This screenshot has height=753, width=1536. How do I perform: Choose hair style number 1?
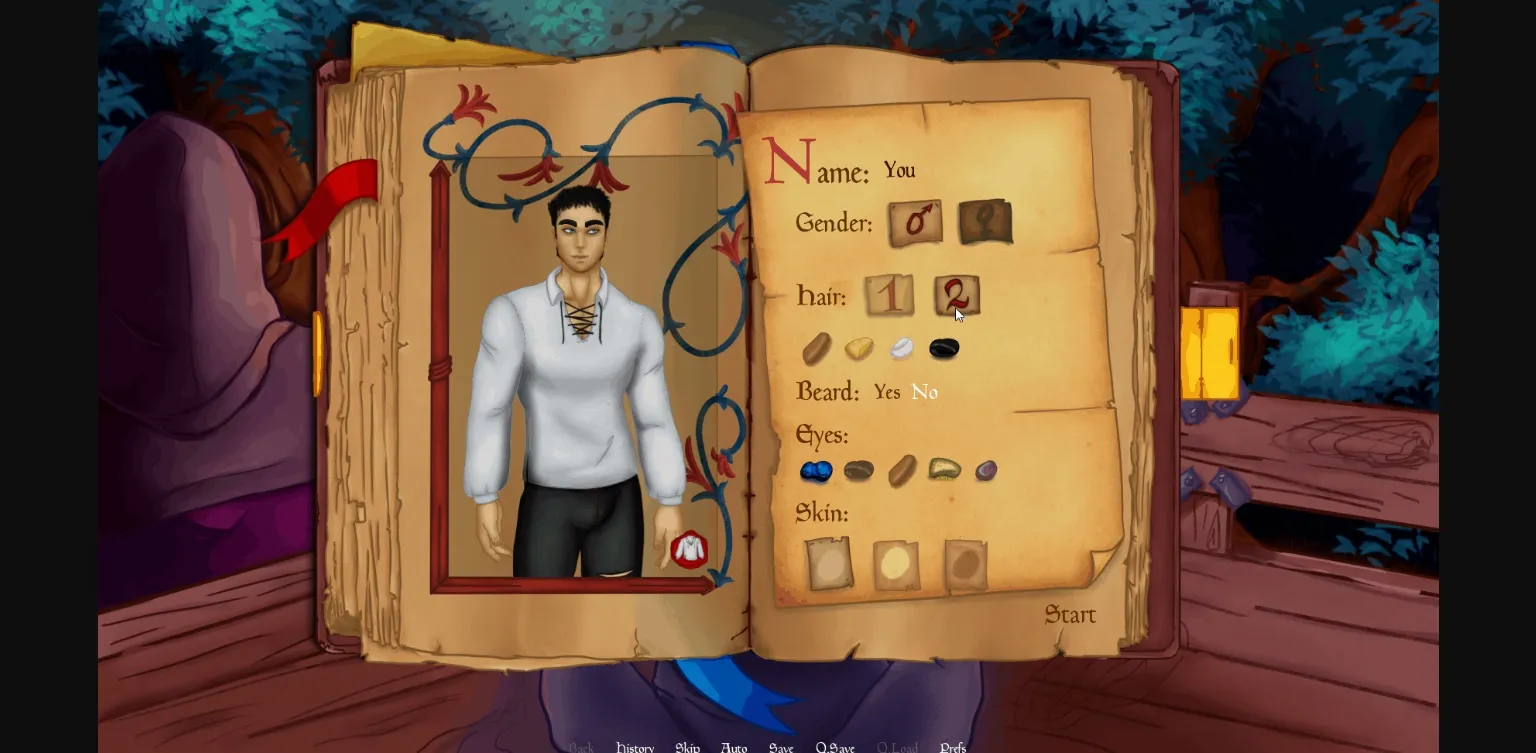(x=888, y=295)
